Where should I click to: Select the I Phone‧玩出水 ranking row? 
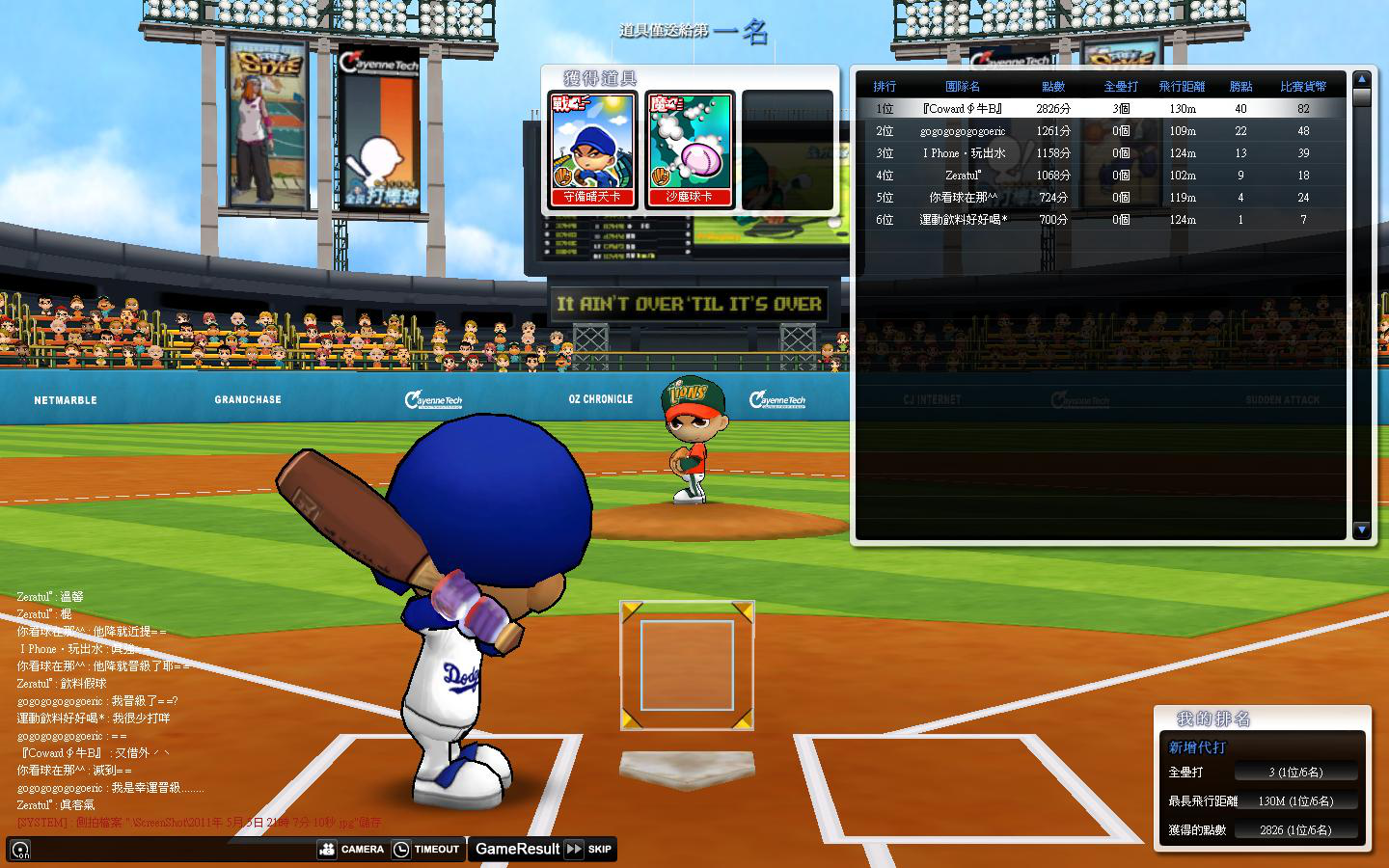coord(1100,153)
